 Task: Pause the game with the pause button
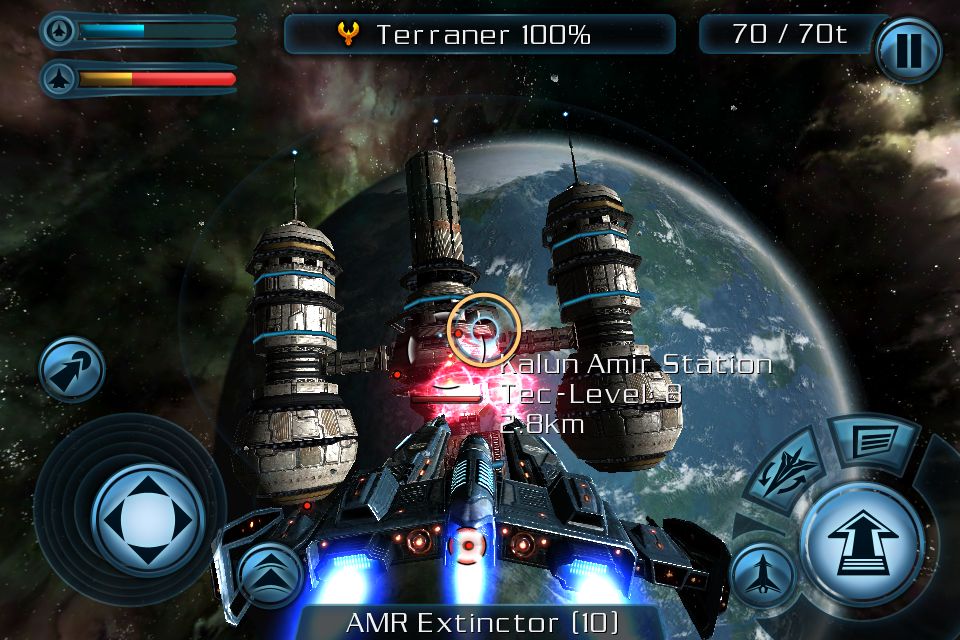pyautogui.click(x=909, y=49)
